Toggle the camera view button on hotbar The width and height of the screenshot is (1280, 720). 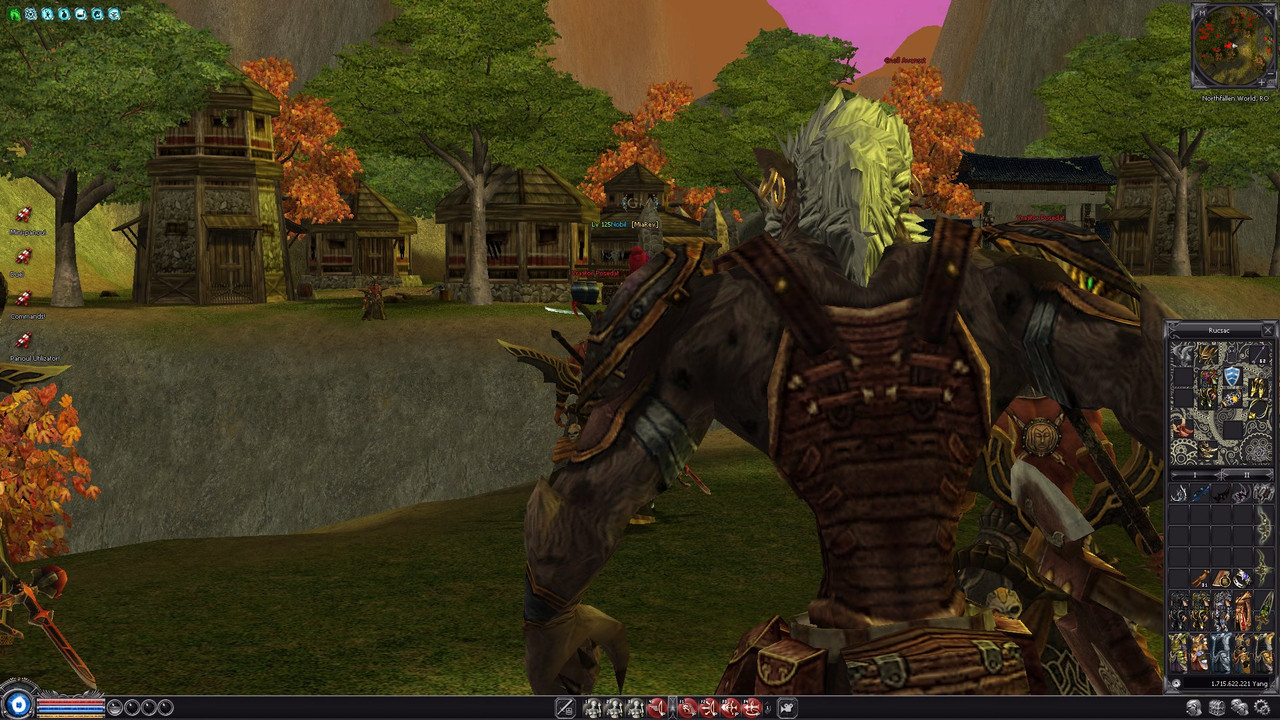coord(787,708)
